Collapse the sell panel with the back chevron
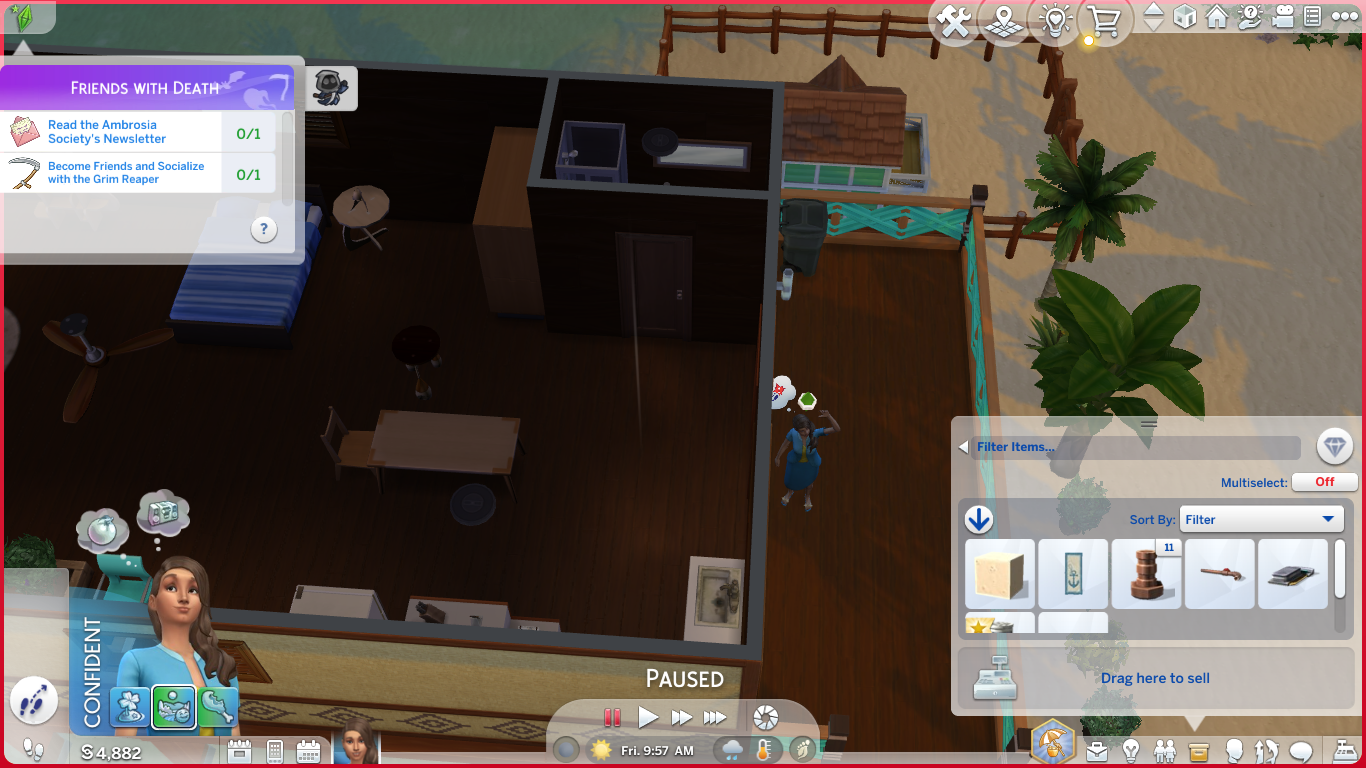This screenshot has height=768, width=1366. click(x=963, y=447)
